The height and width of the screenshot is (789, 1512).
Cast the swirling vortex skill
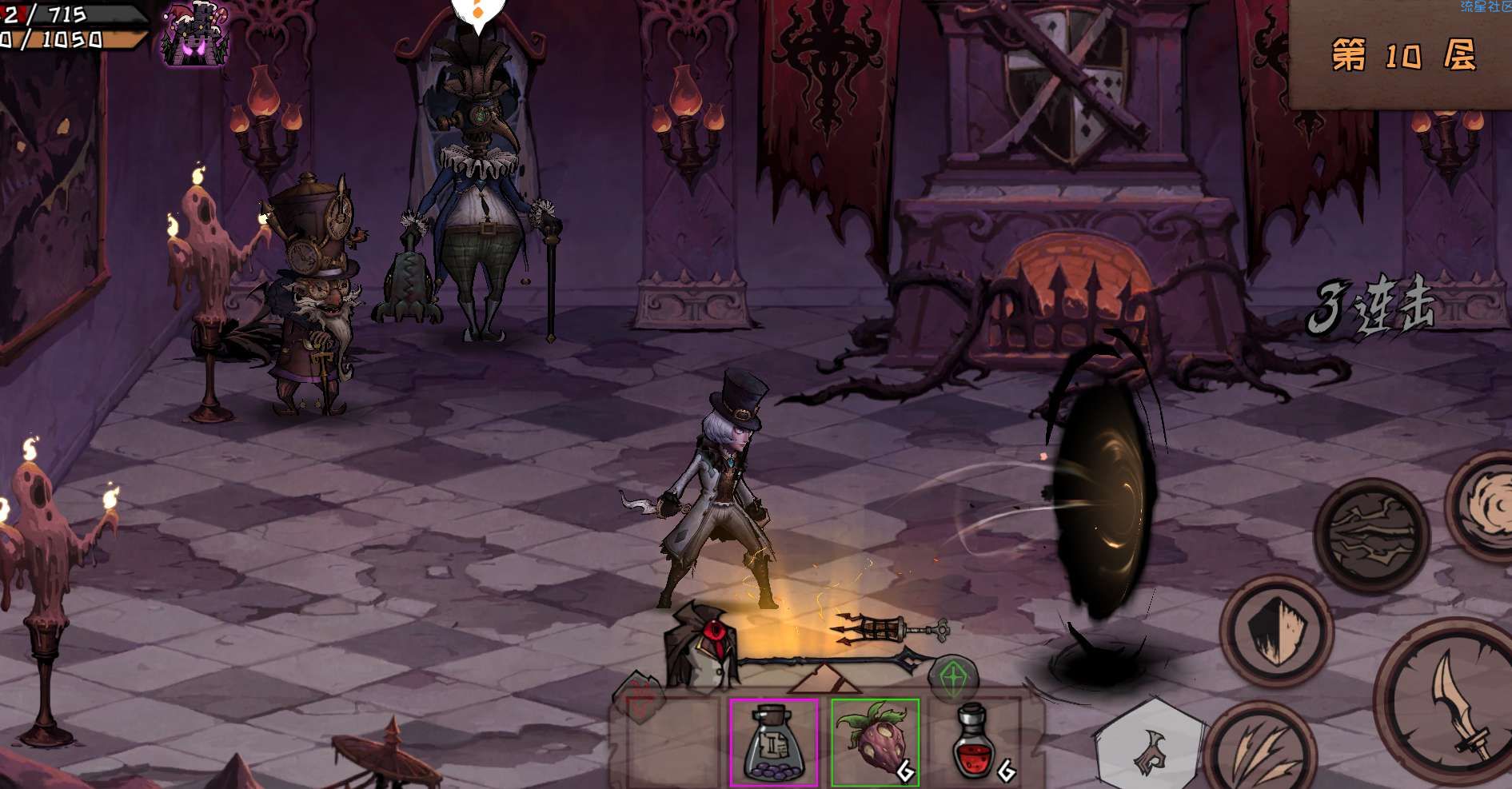click(x=1486, y=504)
